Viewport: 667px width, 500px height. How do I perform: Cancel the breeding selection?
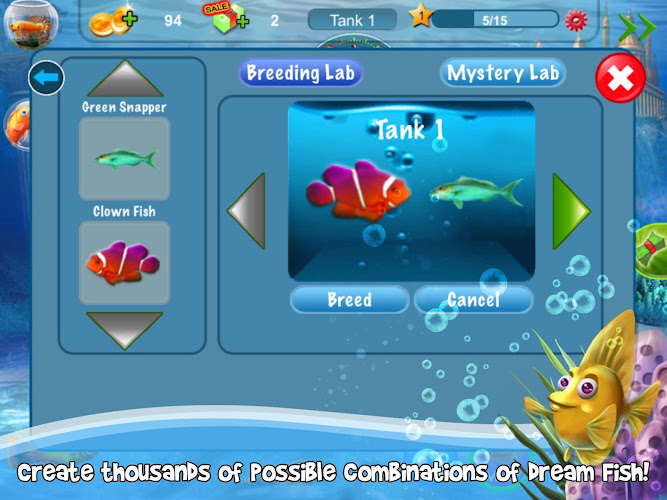(x=473, y=299)
